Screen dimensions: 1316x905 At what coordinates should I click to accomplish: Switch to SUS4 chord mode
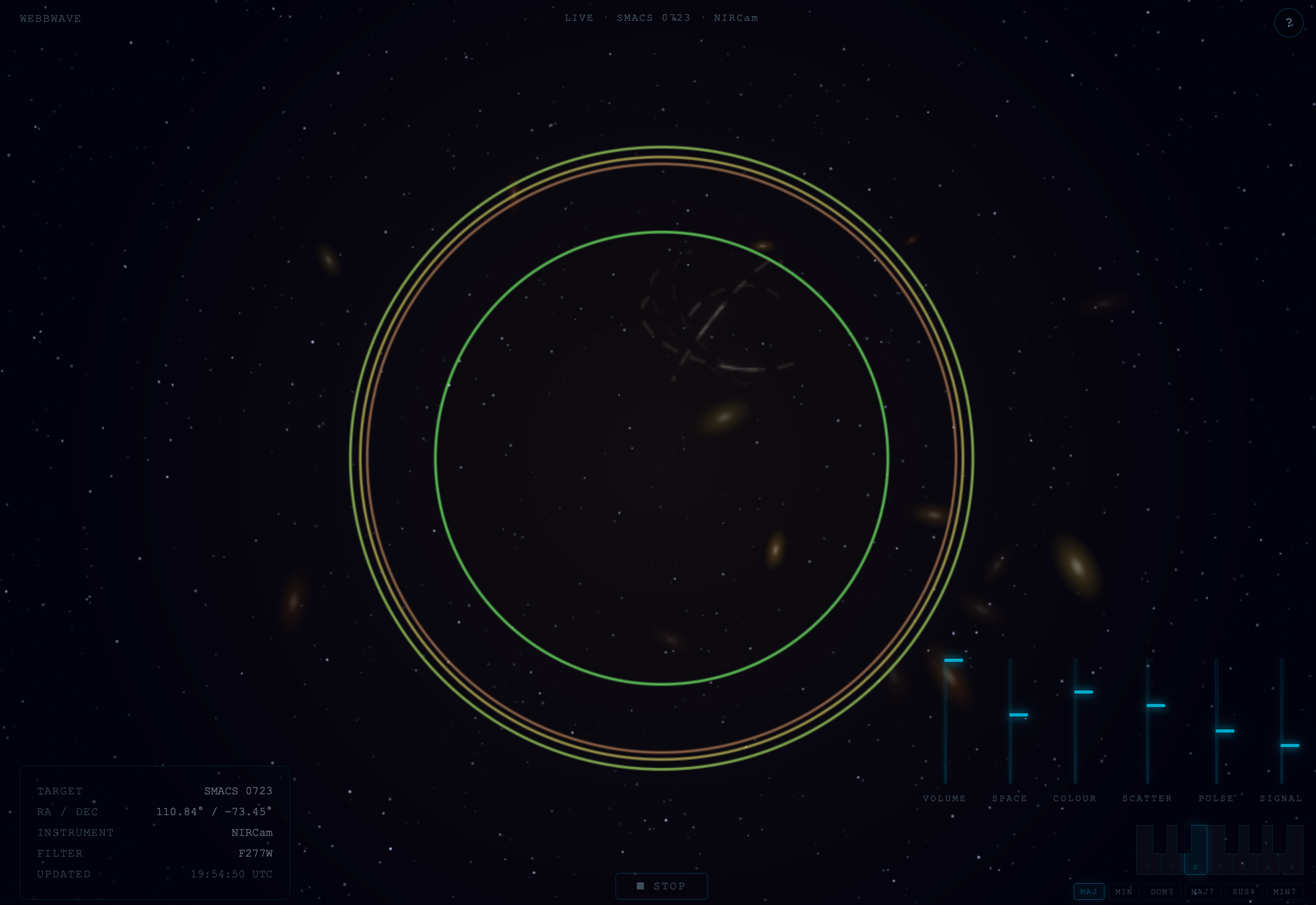[1243, 891]
